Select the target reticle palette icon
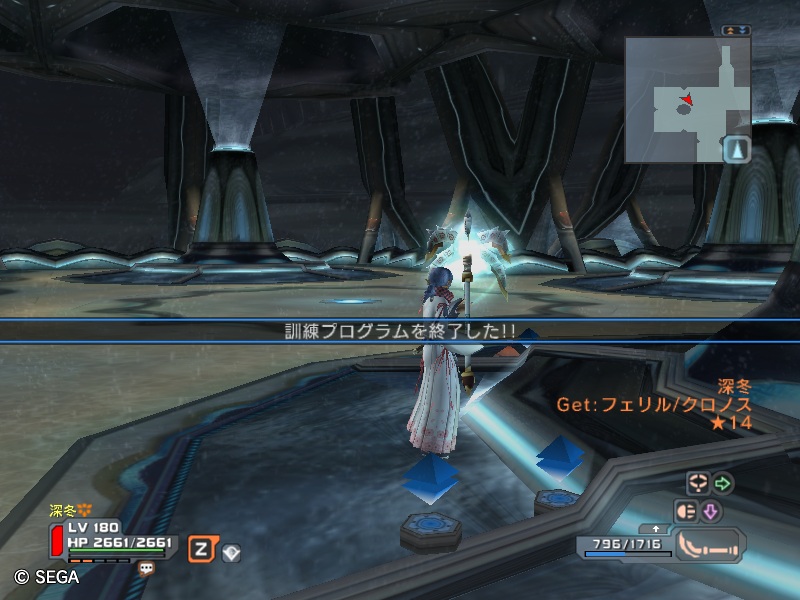Viewport: 800px width, 600px height. [x=697, y=484]
